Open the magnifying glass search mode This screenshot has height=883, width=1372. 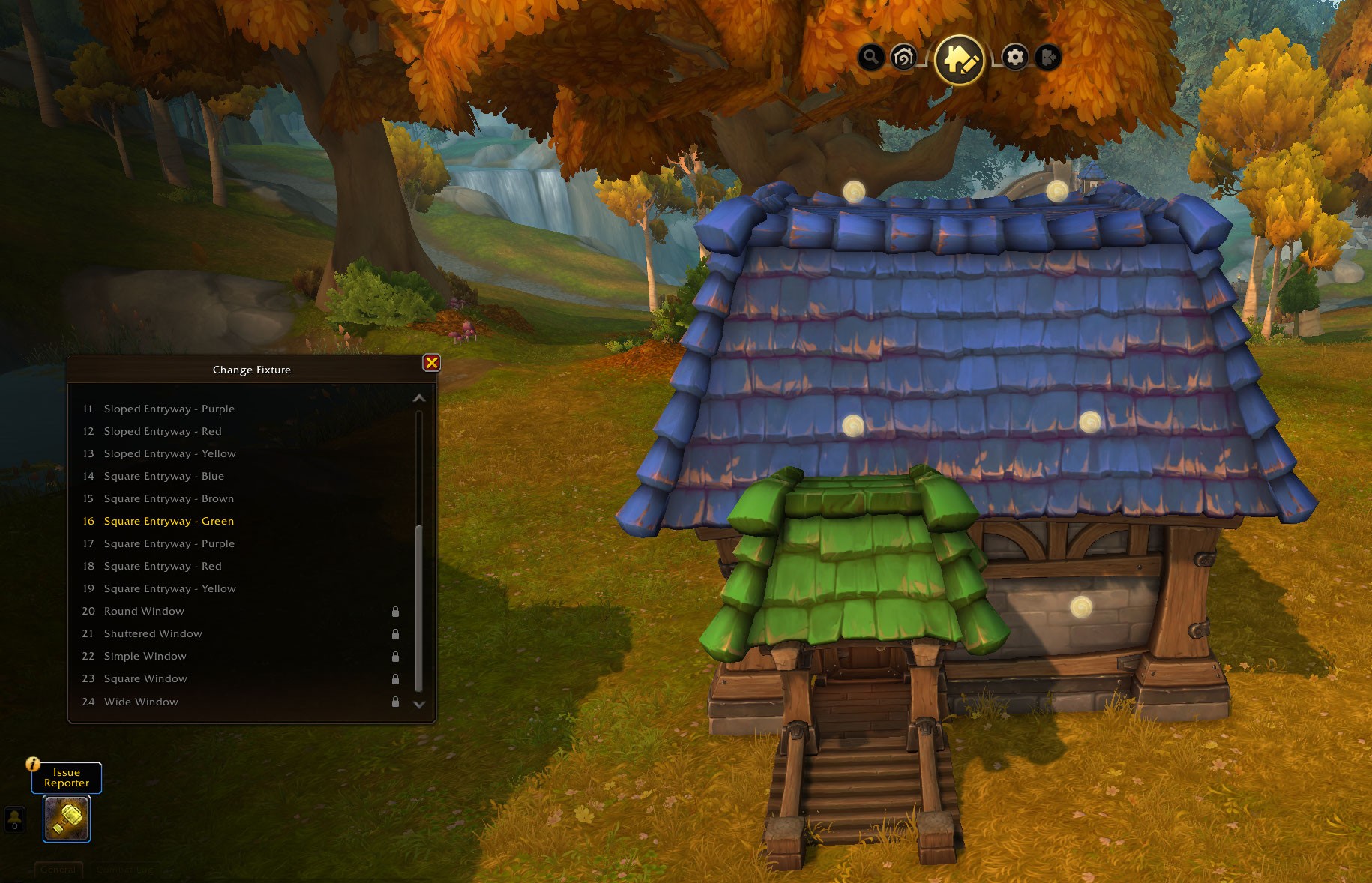(870, 57)
